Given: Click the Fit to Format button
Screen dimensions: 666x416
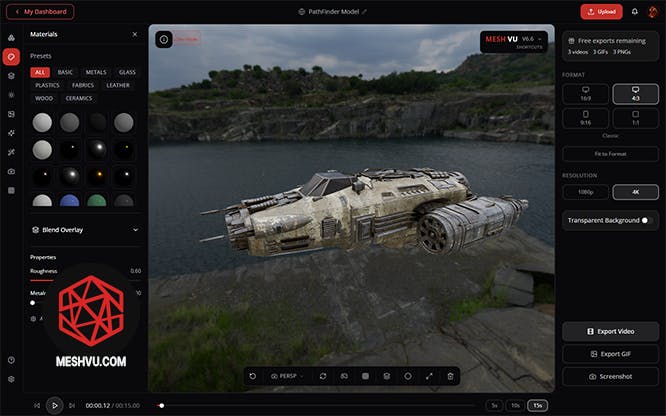Looking at the screenshot, I should 610,154.
